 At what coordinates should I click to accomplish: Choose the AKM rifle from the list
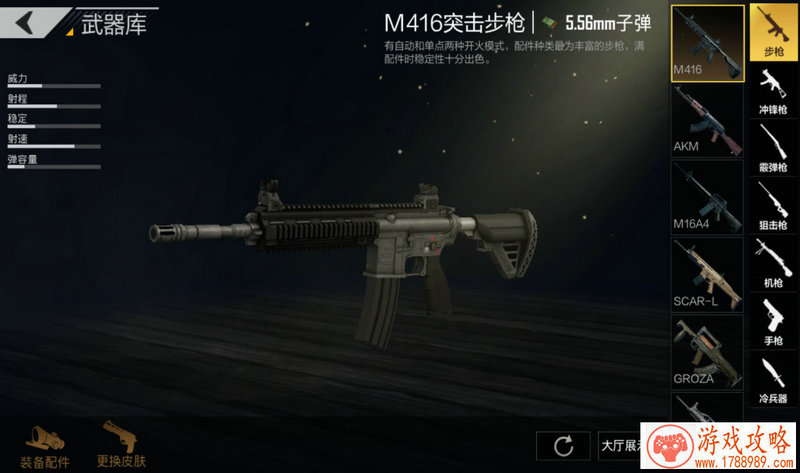click(707, 120)
